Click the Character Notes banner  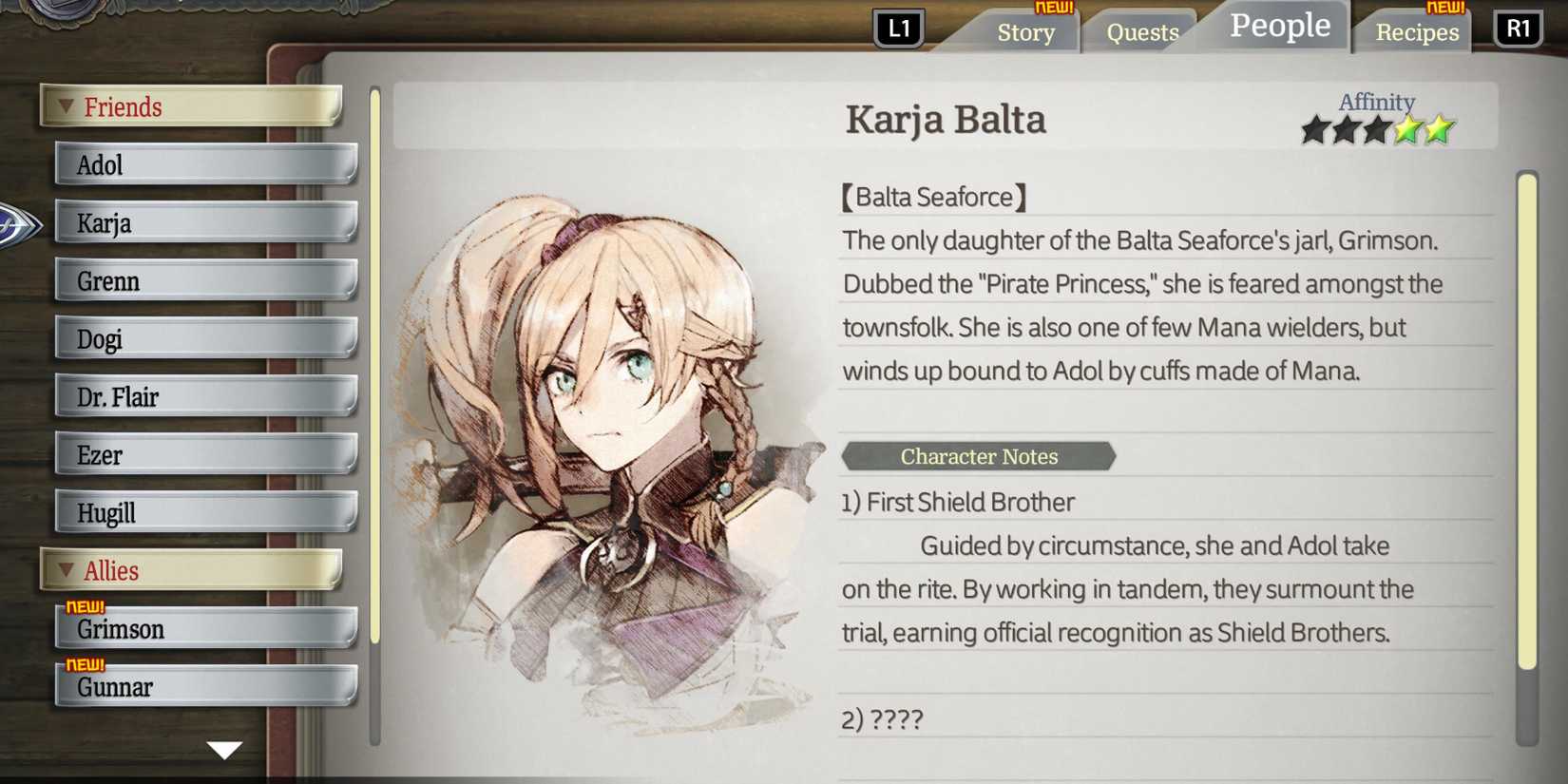click(978, 456)
